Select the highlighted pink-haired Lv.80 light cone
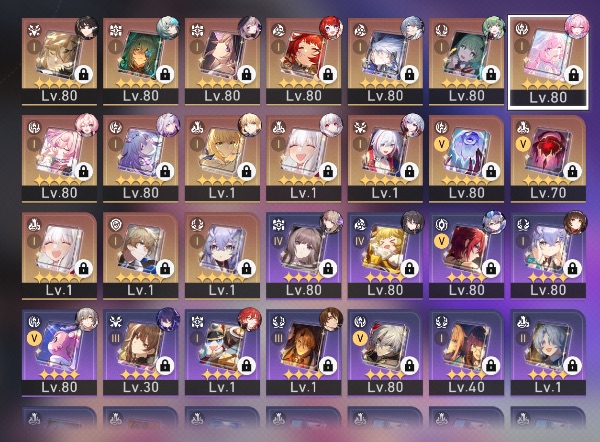The image size is (600, 442). point(547,56)
